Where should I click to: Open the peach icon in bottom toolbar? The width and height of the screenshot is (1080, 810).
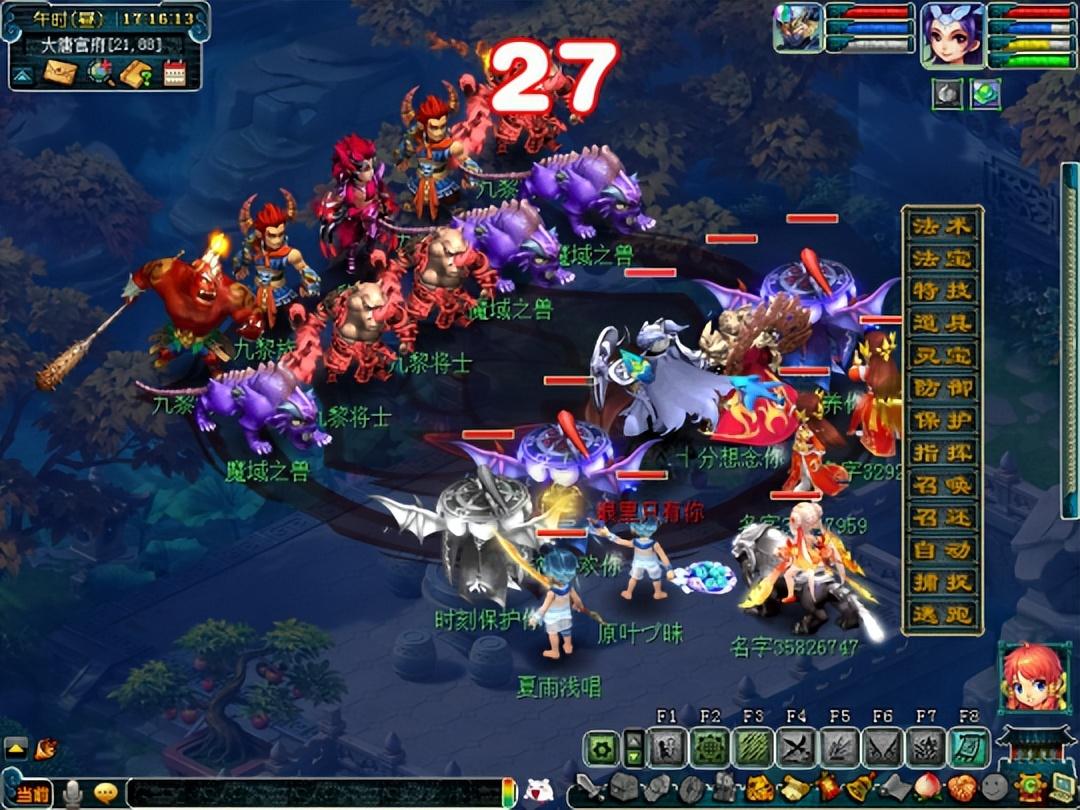click(x=930, y=788)
